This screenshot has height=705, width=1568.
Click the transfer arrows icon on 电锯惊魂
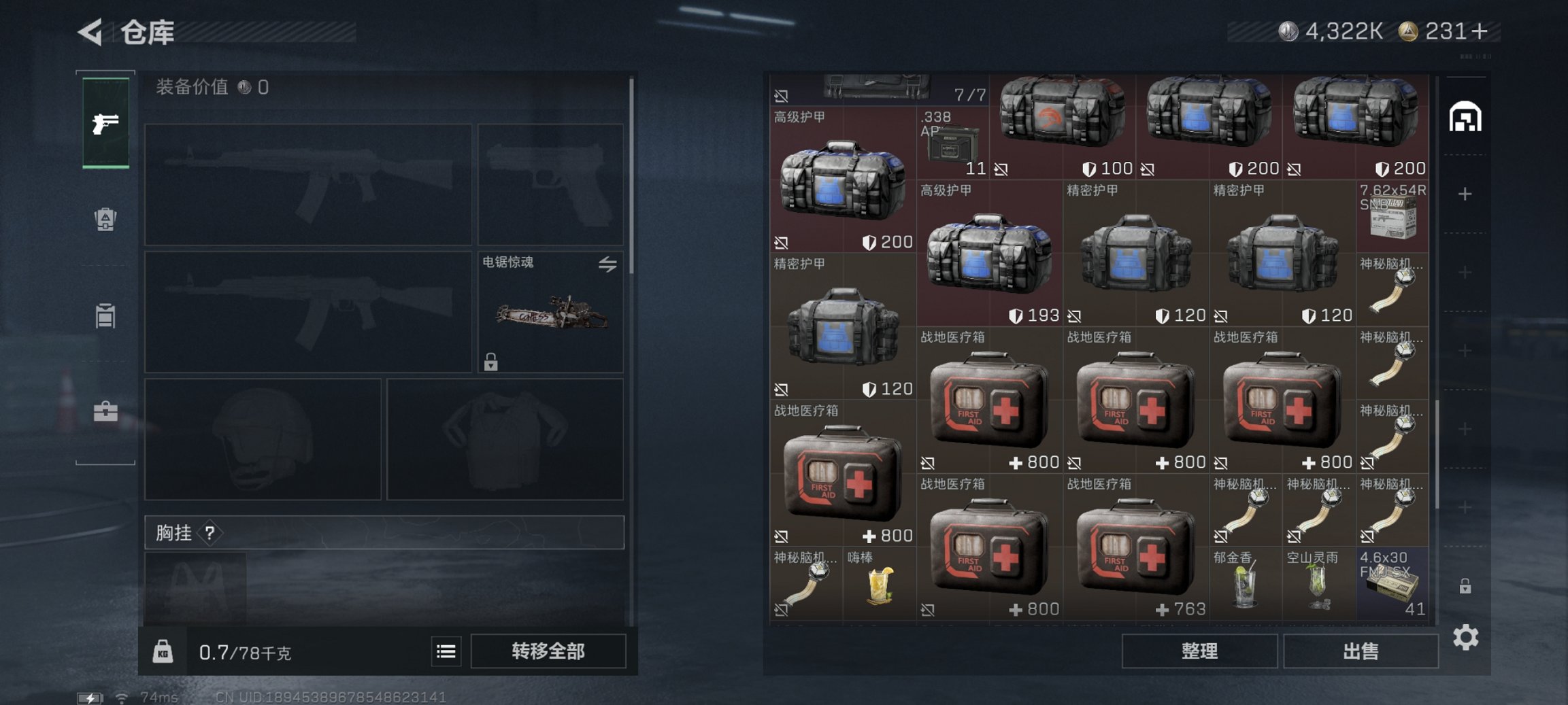[607, 265]
